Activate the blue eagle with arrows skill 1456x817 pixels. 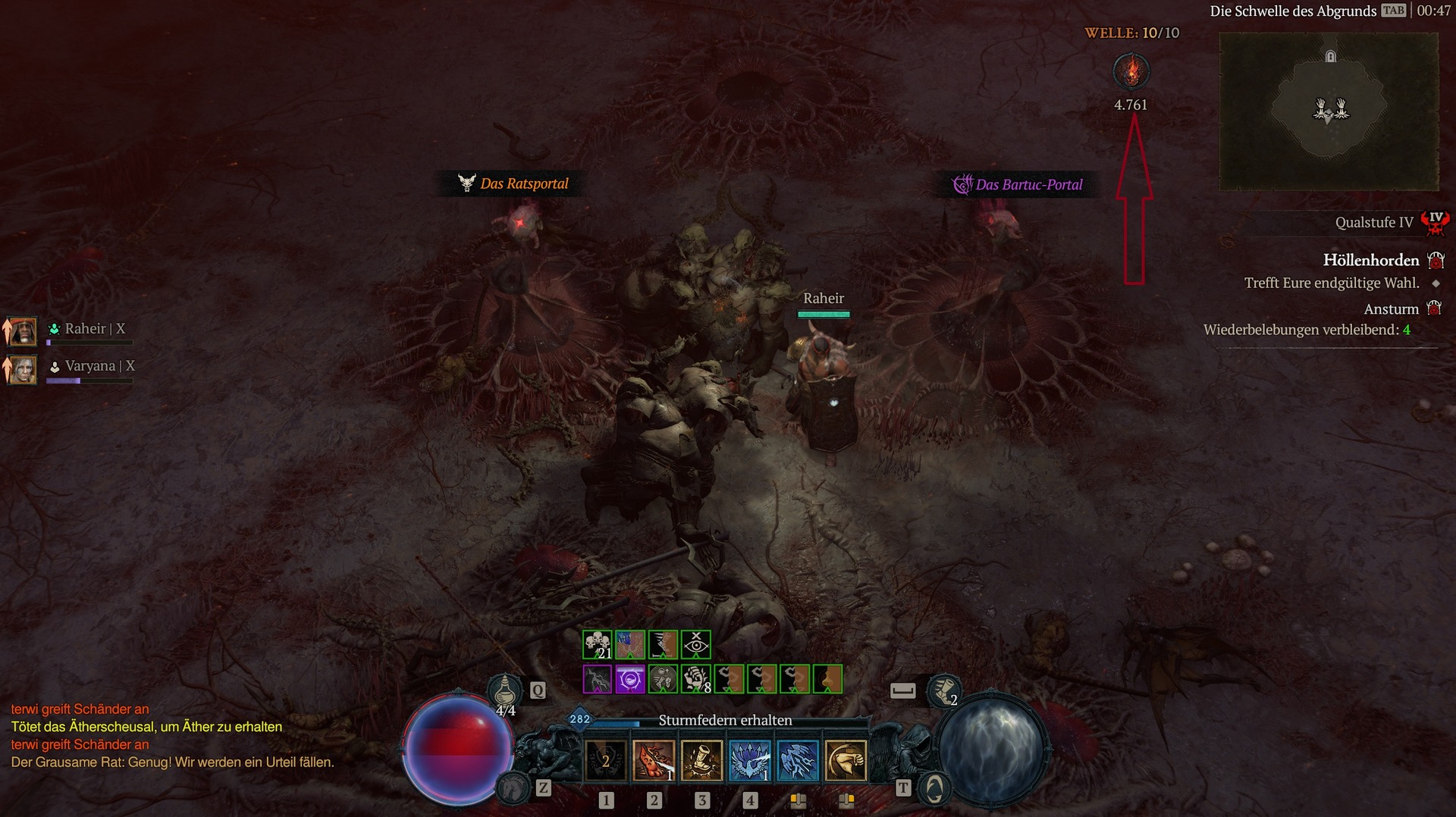[x=750, y=760]
